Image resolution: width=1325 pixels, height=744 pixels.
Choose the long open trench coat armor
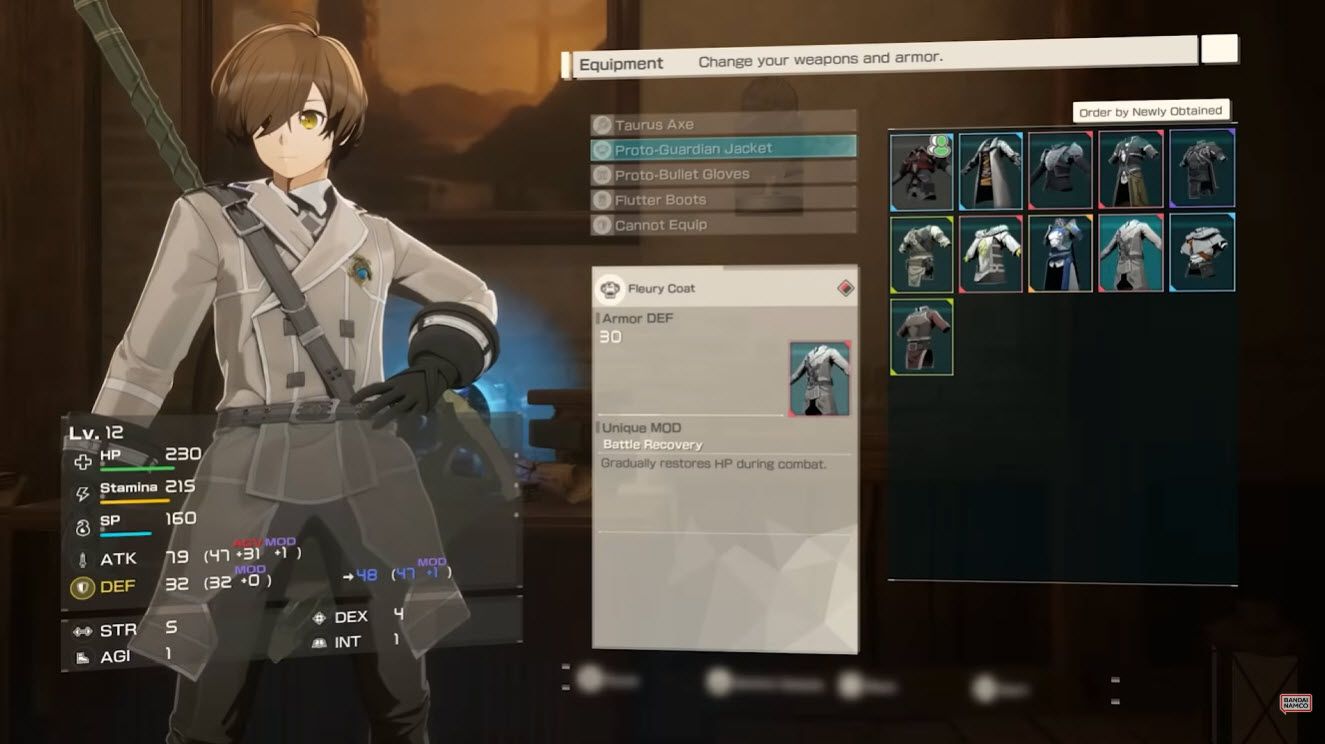pyautogui.click(x=991, y=171)
